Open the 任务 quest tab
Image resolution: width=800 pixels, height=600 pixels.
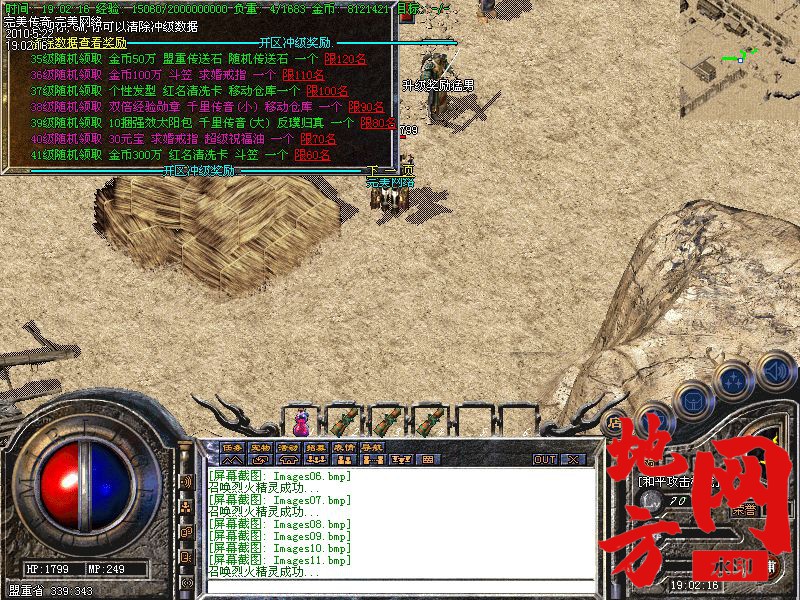pyautogui.click(x=232, y=447)
